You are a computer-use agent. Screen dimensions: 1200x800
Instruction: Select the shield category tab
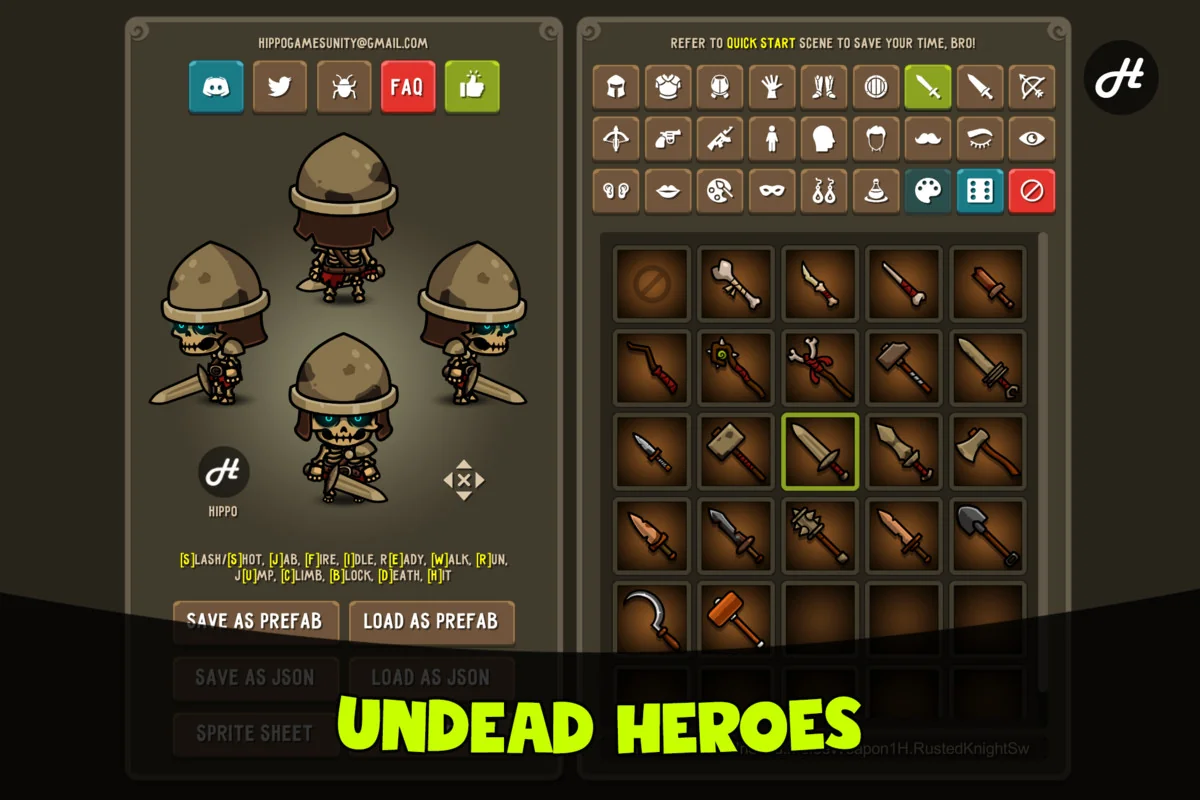pos(876,87)
